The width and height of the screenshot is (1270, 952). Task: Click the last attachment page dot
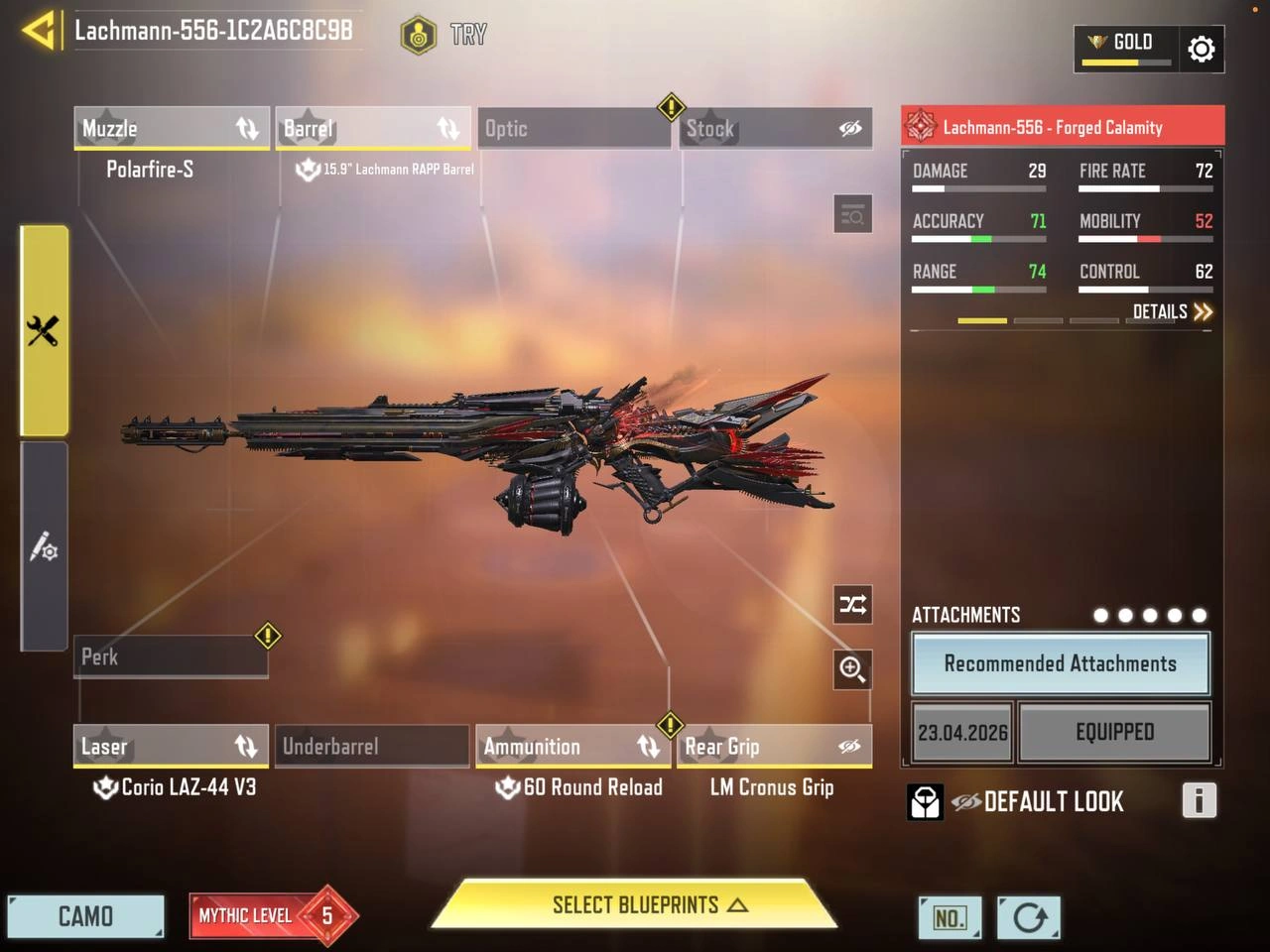point(1200,615)
